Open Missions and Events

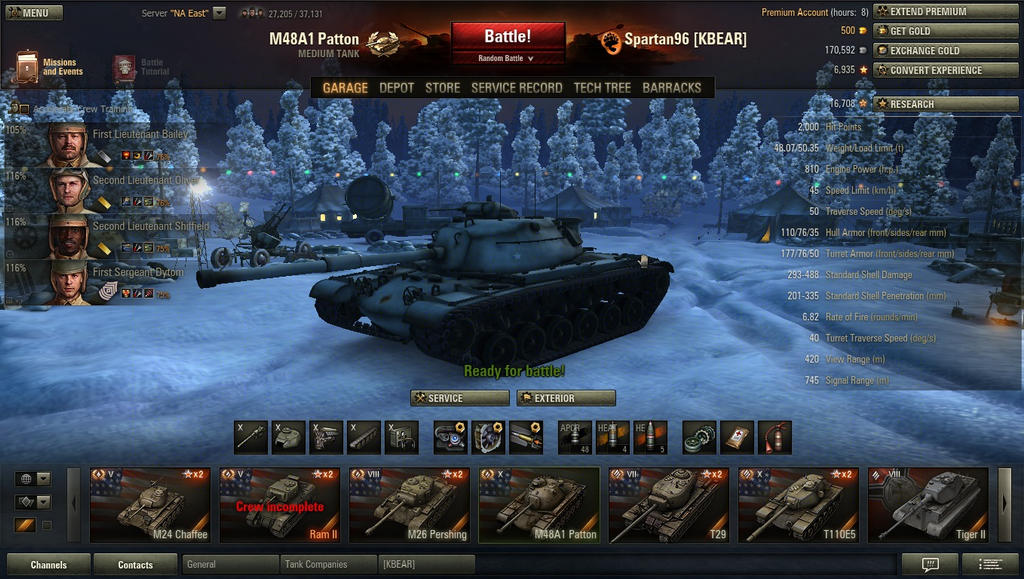pos(50,67)
